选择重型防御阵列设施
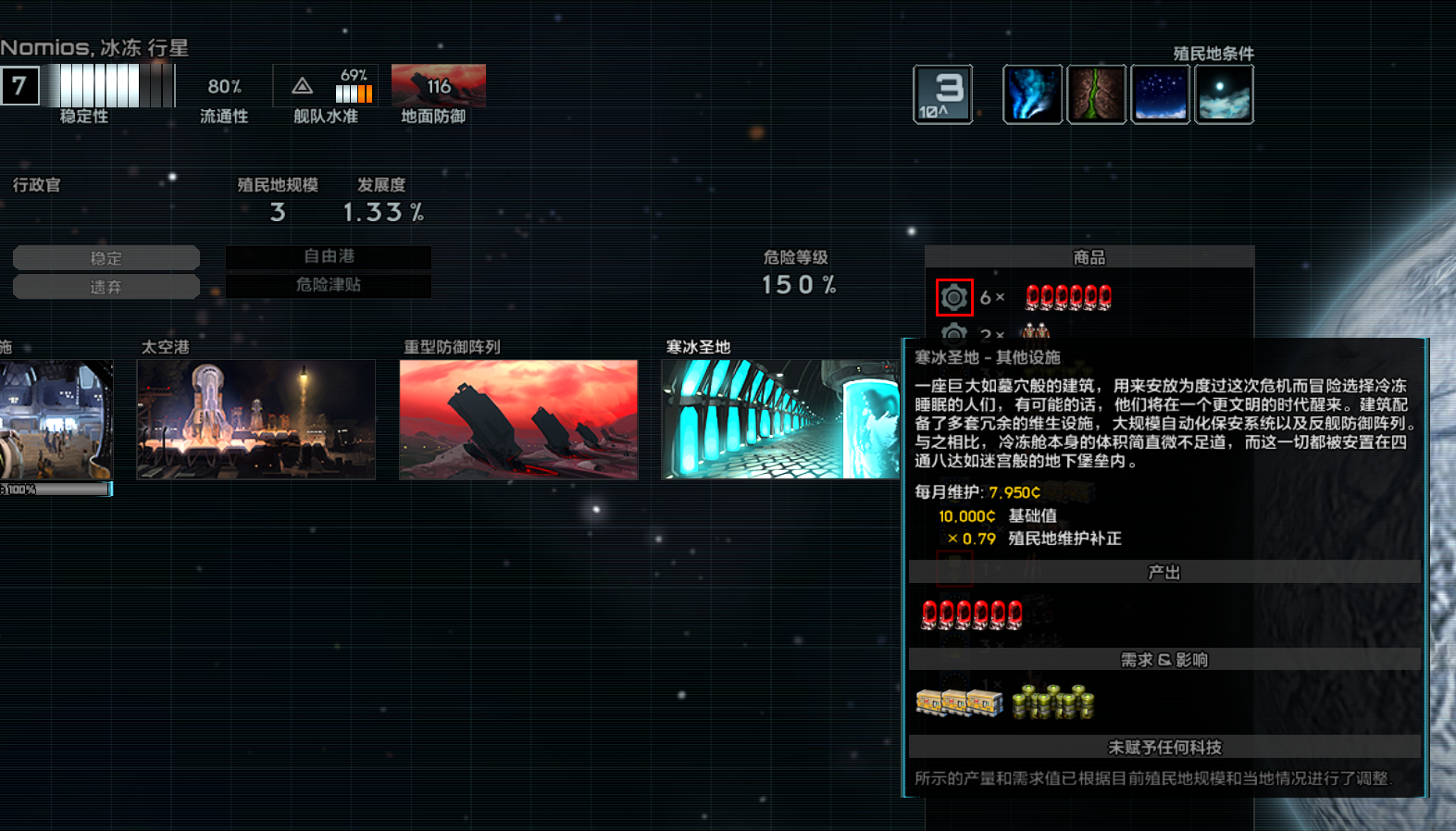This screenshot has height=831, width=1456. [x=517, y=419]
